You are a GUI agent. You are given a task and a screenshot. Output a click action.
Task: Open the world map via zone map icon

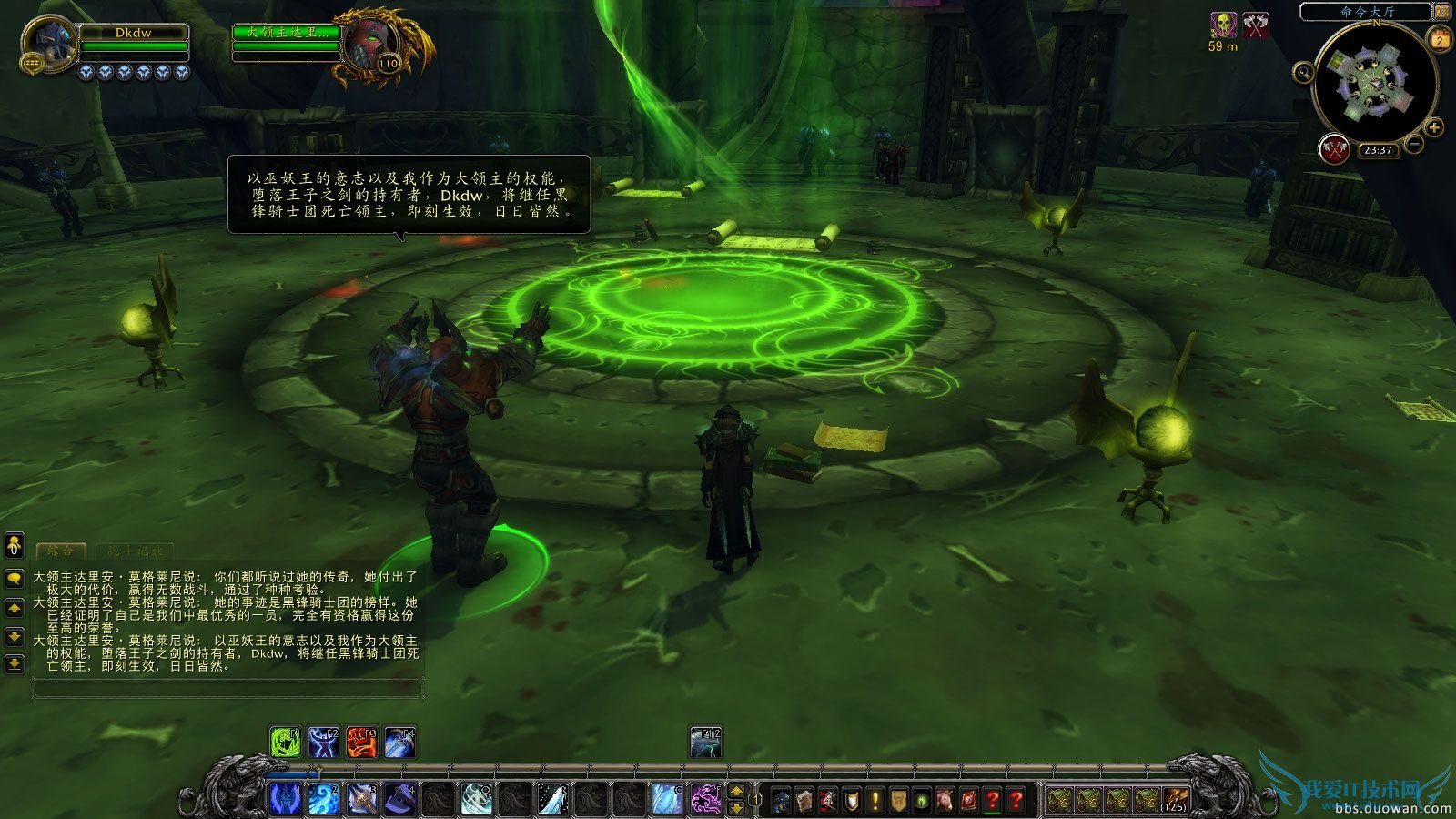pyautogui.click(x=1441, y=12)
